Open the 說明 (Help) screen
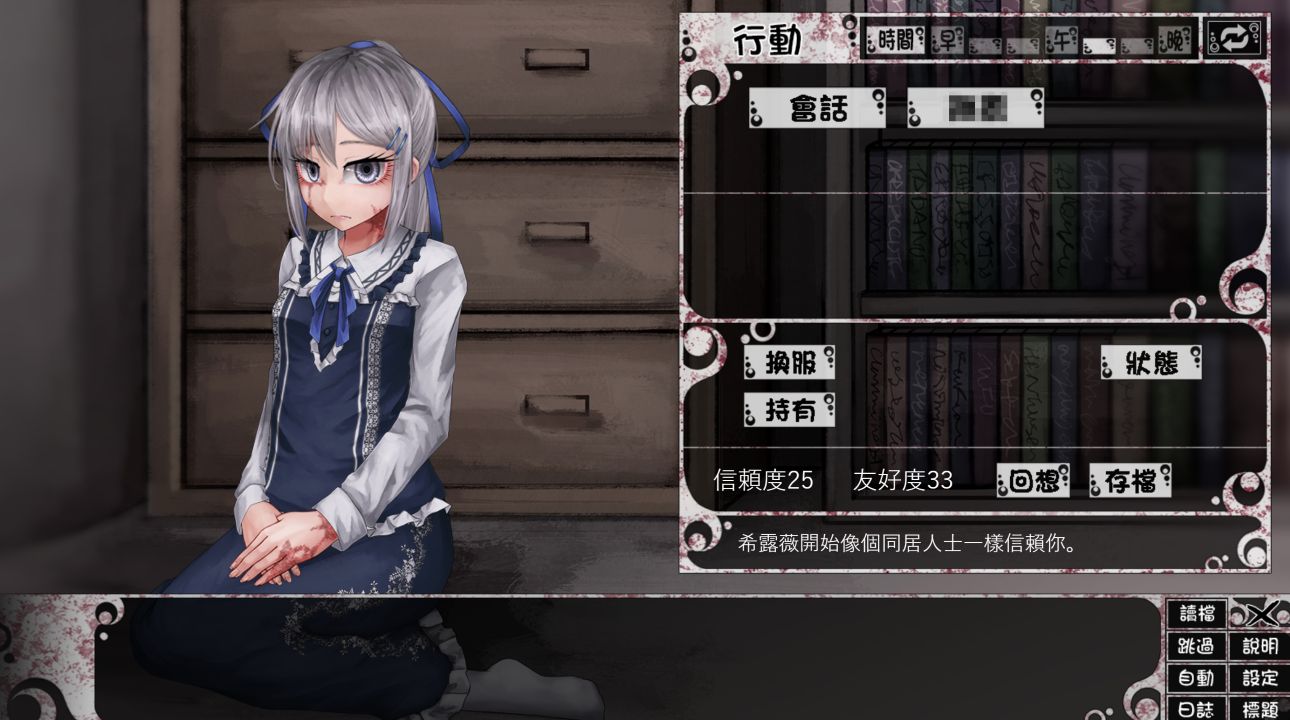This screenshot has height=720, width=1290. pos(1261,646)
